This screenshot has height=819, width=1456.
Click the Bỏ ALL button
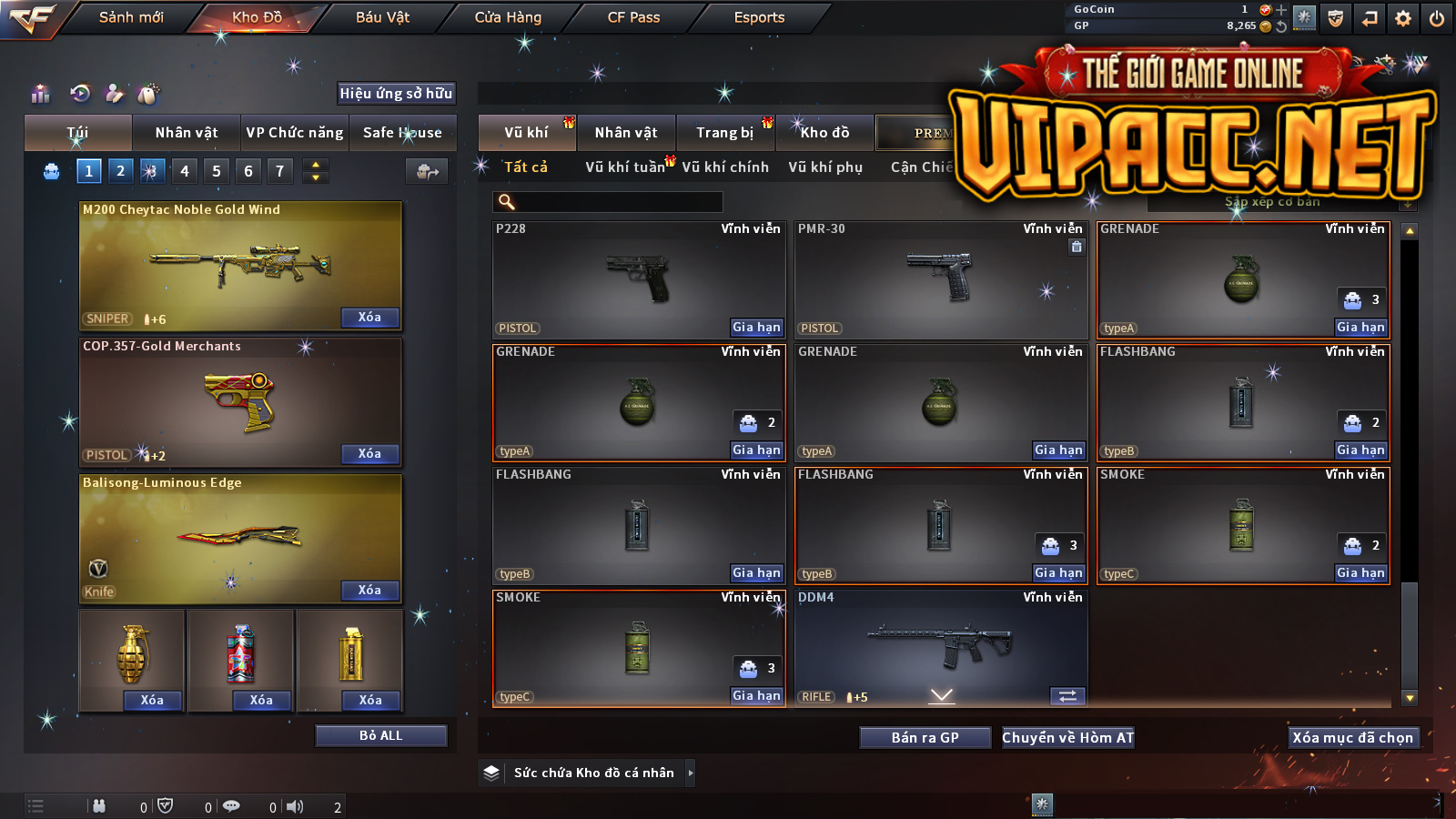coord(380,735)
